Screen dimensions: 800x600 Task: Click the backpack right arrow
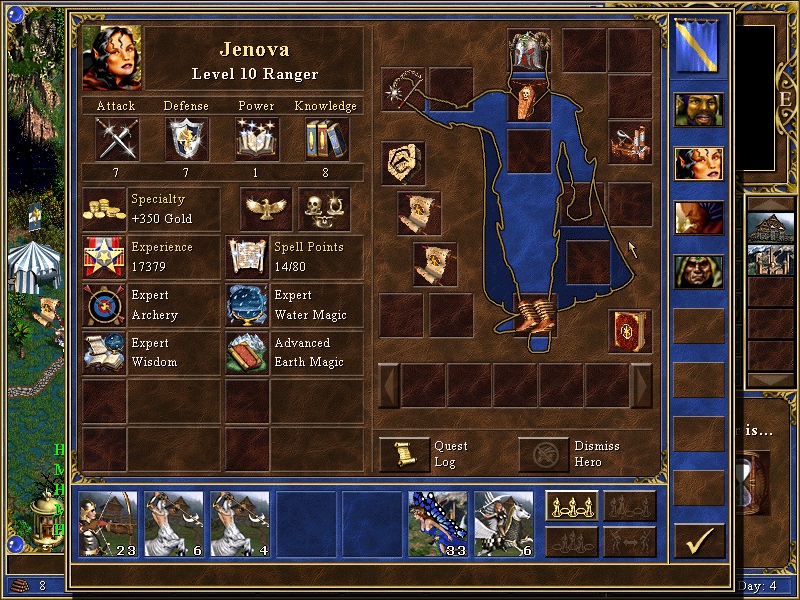642,385
